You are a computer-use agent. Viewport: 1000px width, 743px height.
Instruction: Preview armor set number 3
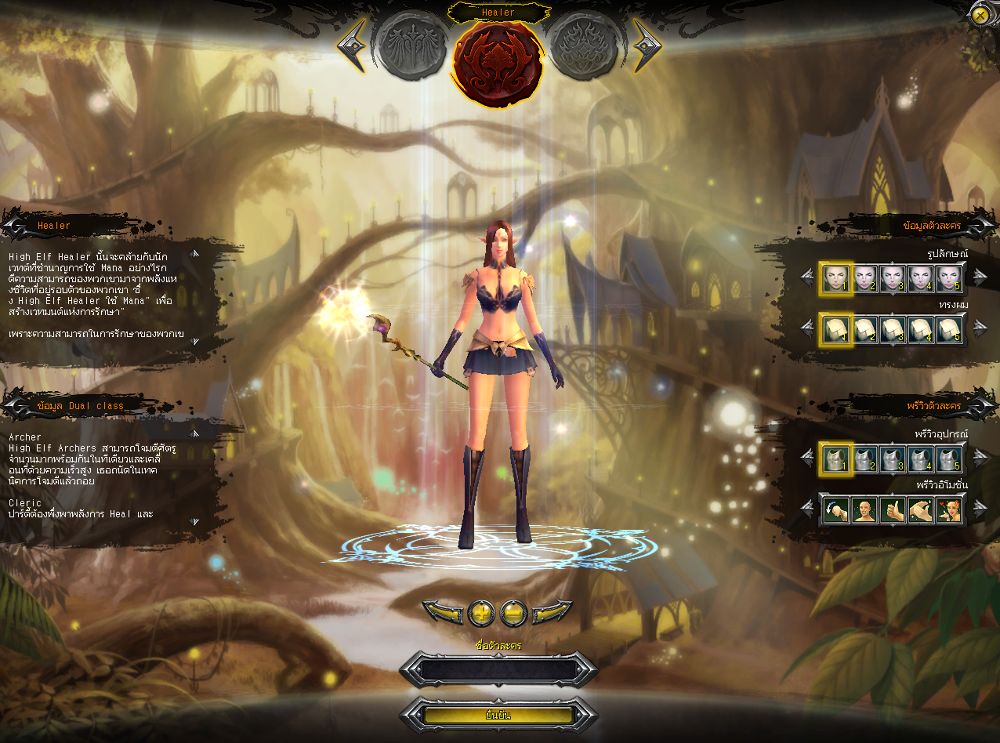(892, 459)
